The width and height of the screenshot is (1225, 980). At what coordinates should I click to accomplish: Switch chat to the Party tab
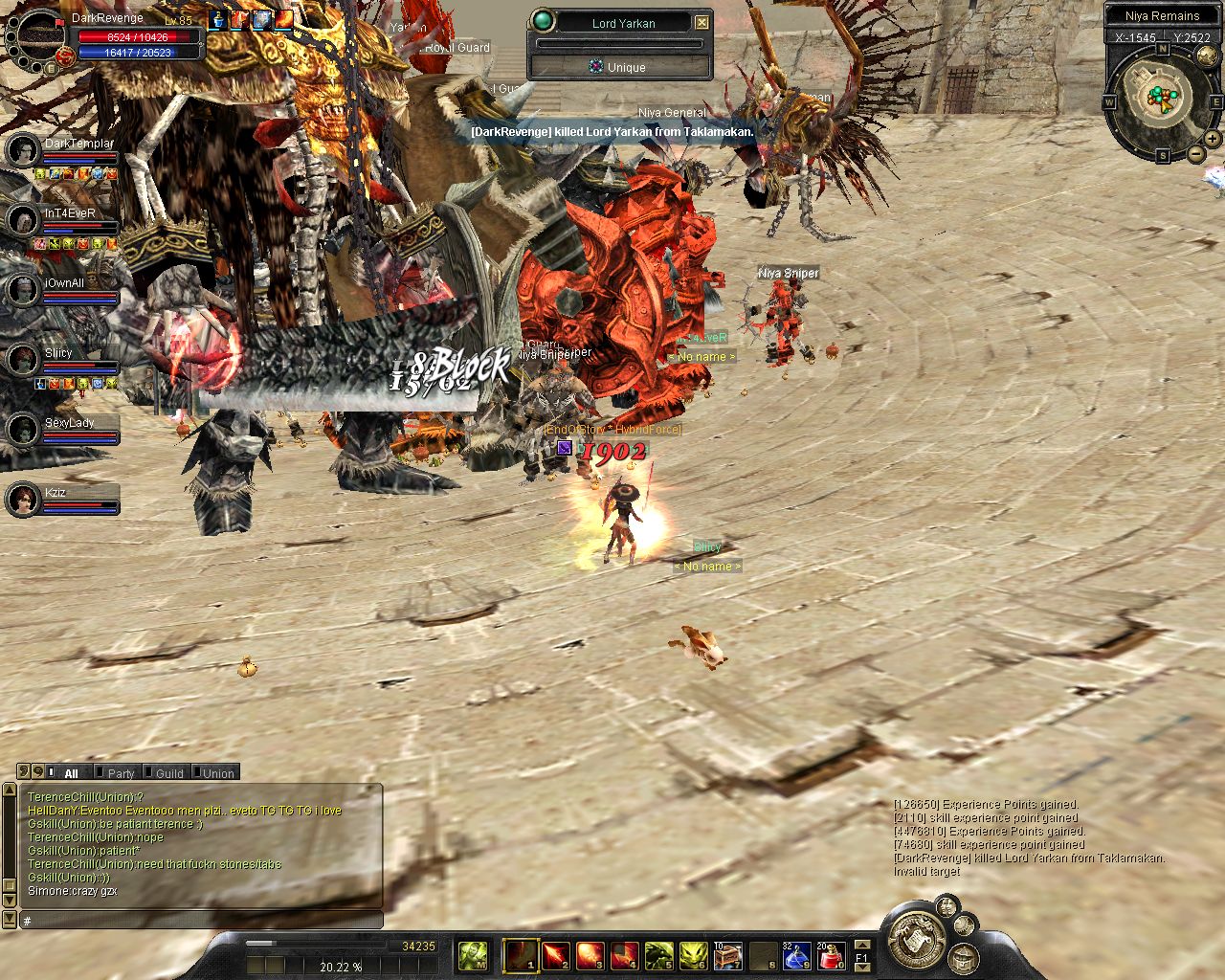click(x=121, y=773)
